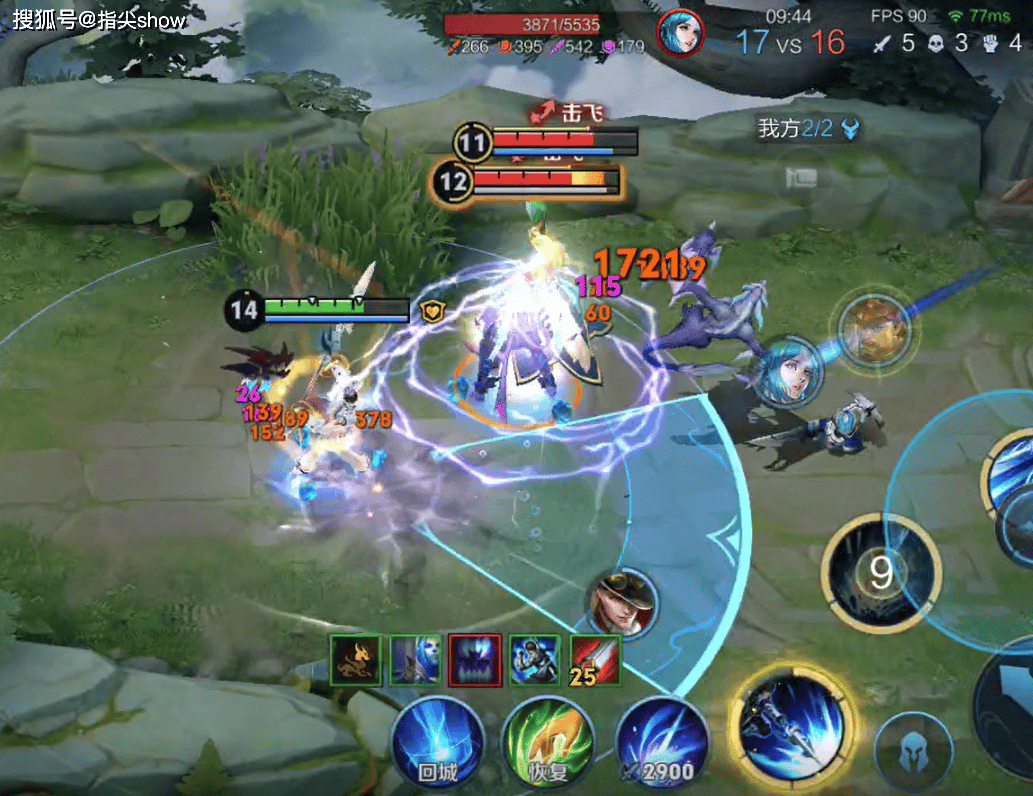Activate the blue slash skill labeled 2900
This screenshot has height=796, width=1033.
pyautogui.click(x=662, y=743)
